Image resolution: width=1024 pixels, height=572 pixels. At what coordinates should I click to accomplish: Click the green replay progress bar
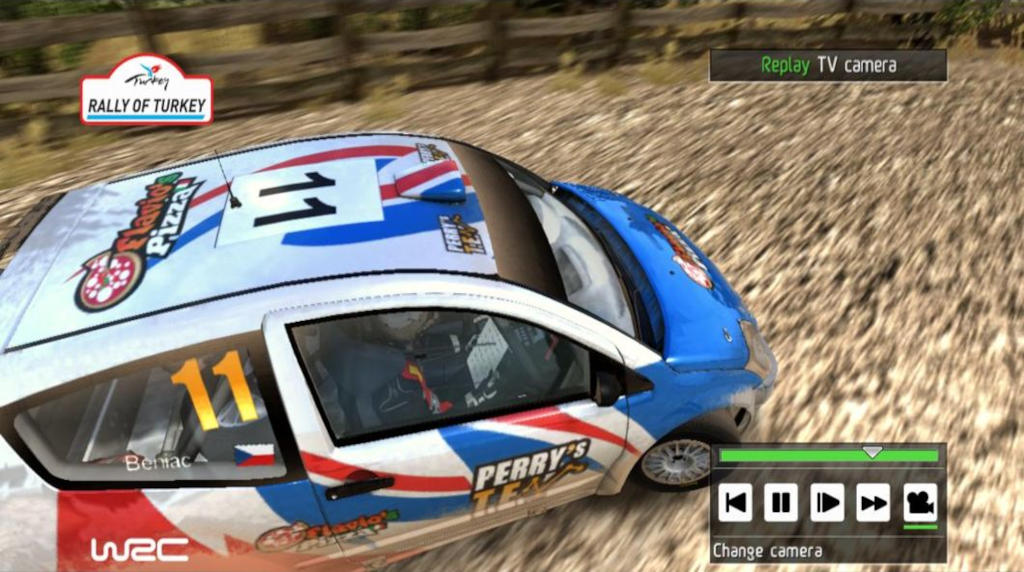pyautogui.click(x=828, y=456)
